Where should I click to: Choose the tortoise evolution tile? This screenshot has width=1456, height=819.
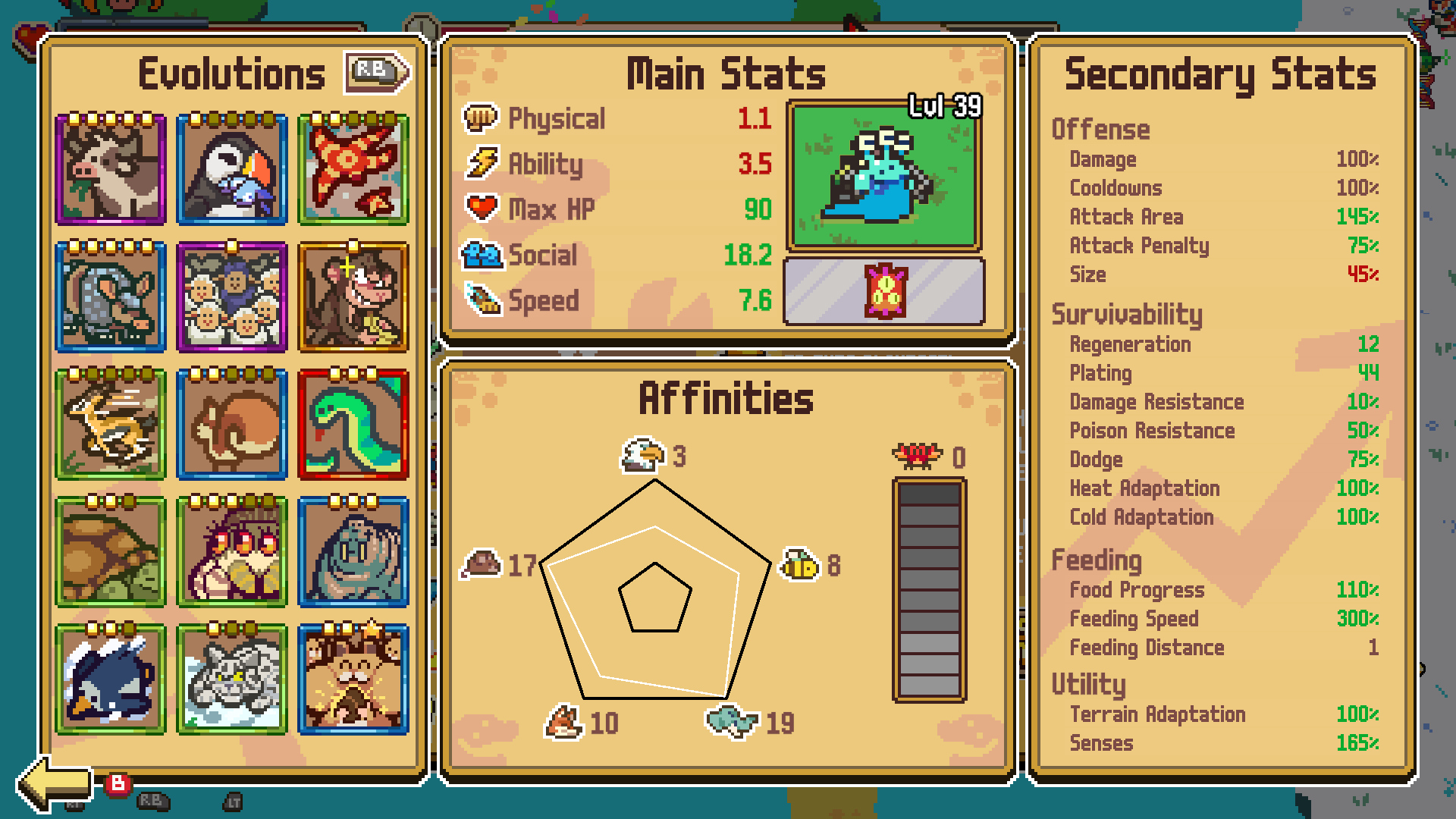coord(111,553)
